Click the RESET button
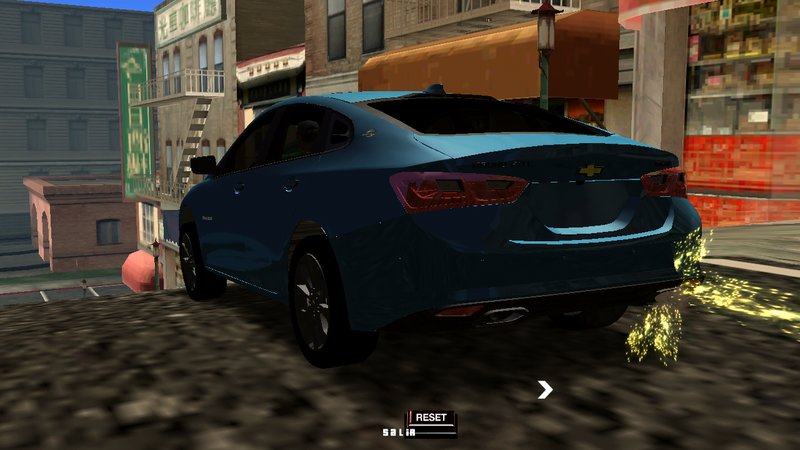Image resolution: width=800 pixels, height=450 pixels. point(431,417)
